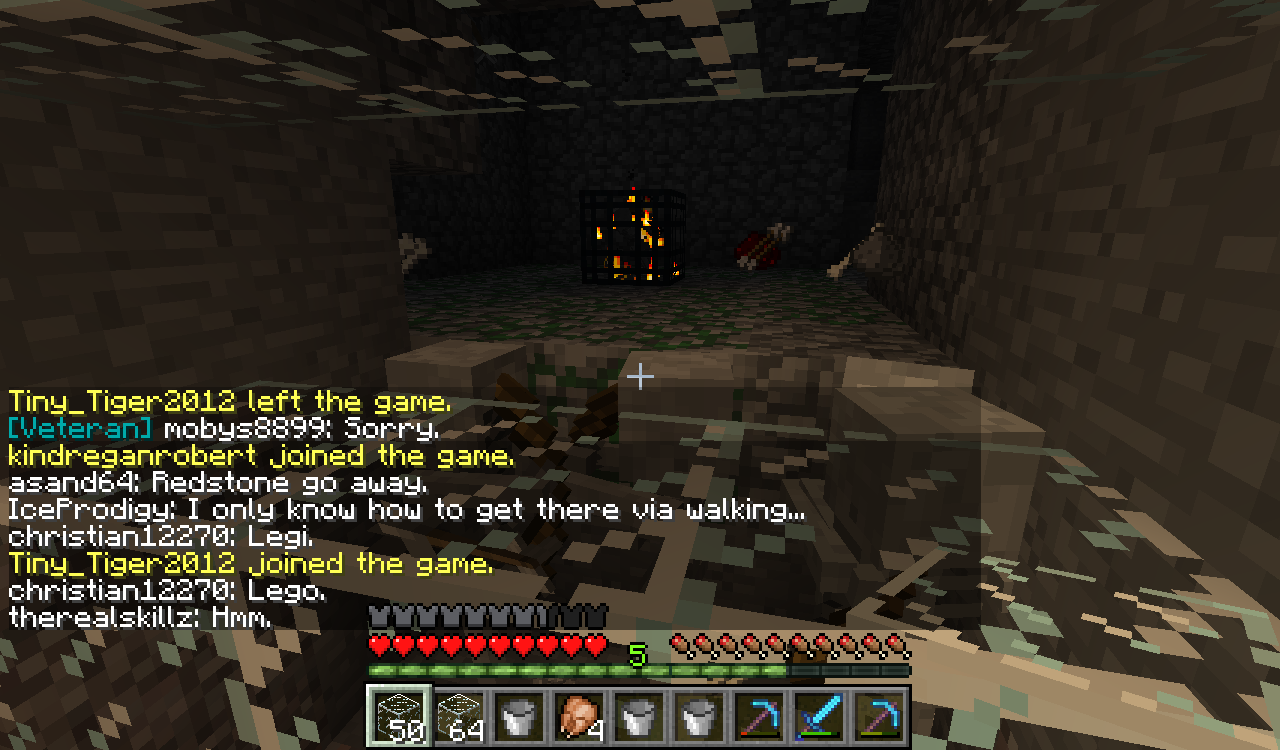1280x750 pixels.
Task: Click the yellow Tiny_Tiger2012 joined message
Action: click(x=250, y=562)
